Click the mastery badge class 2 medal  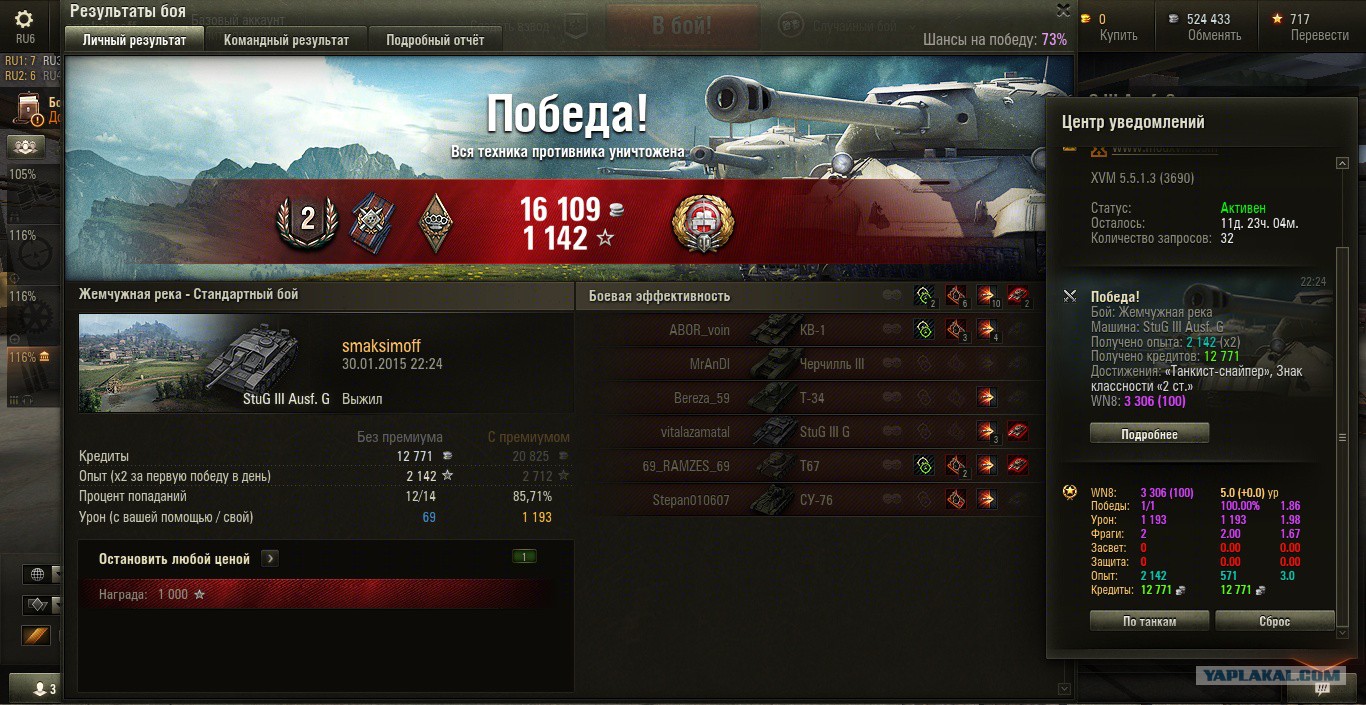click(307, 220)
